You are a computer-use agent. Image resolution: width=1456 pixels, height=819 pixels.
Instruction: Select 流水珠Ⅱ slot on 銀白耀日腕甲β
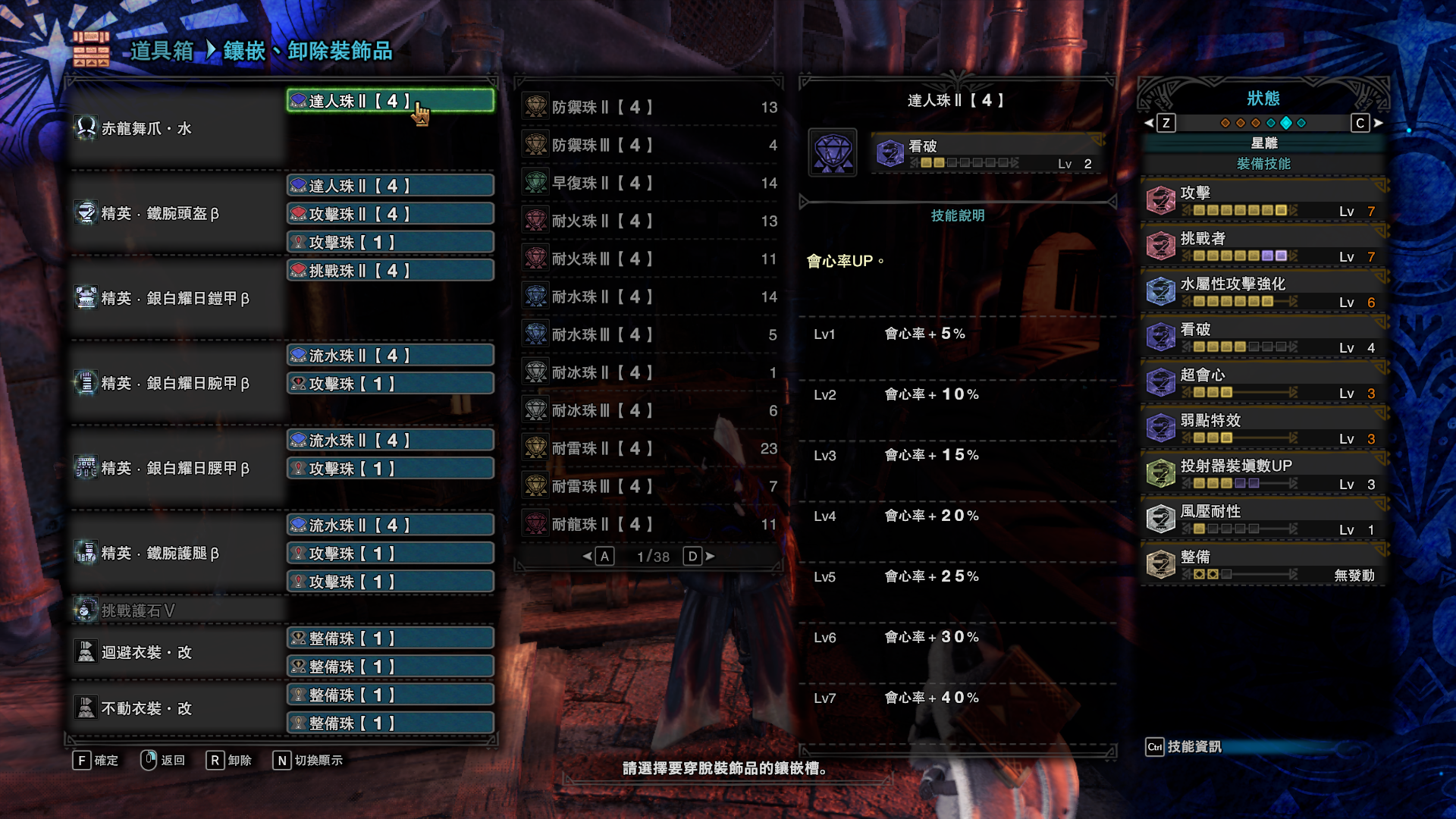[390, 356]
